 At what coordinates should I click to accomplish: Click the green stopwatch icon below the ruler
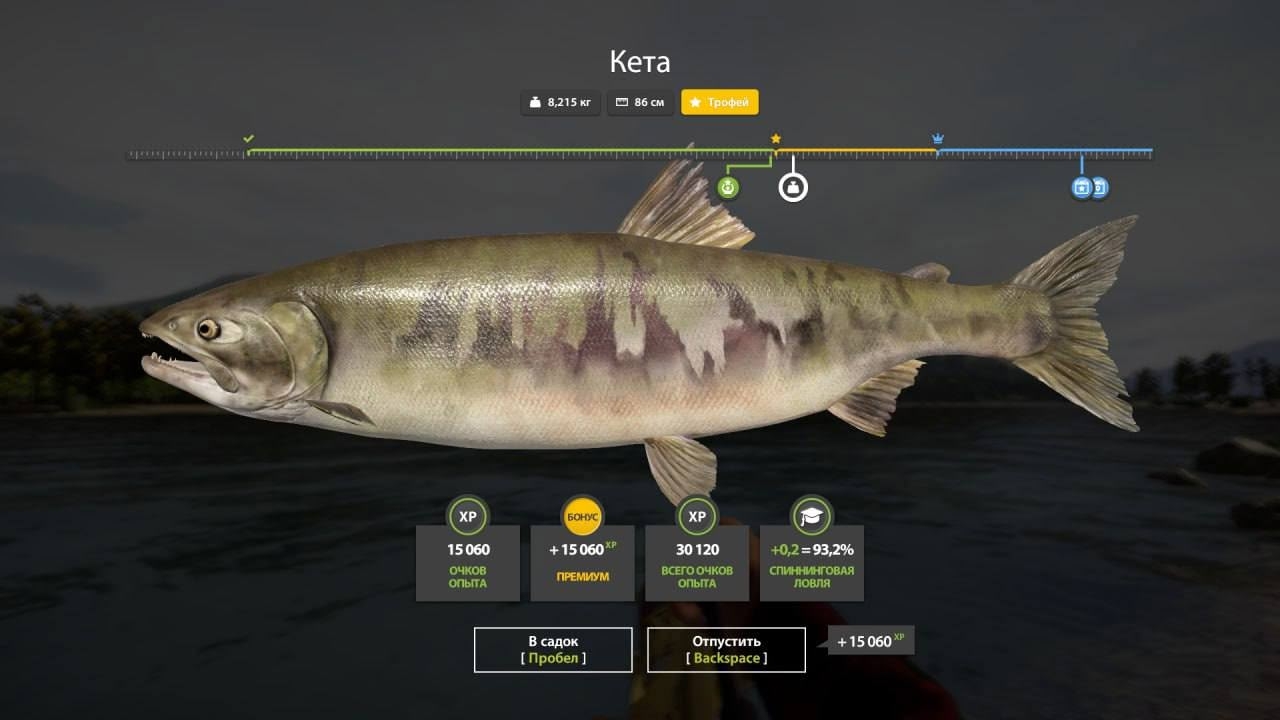tap(727, 186)
